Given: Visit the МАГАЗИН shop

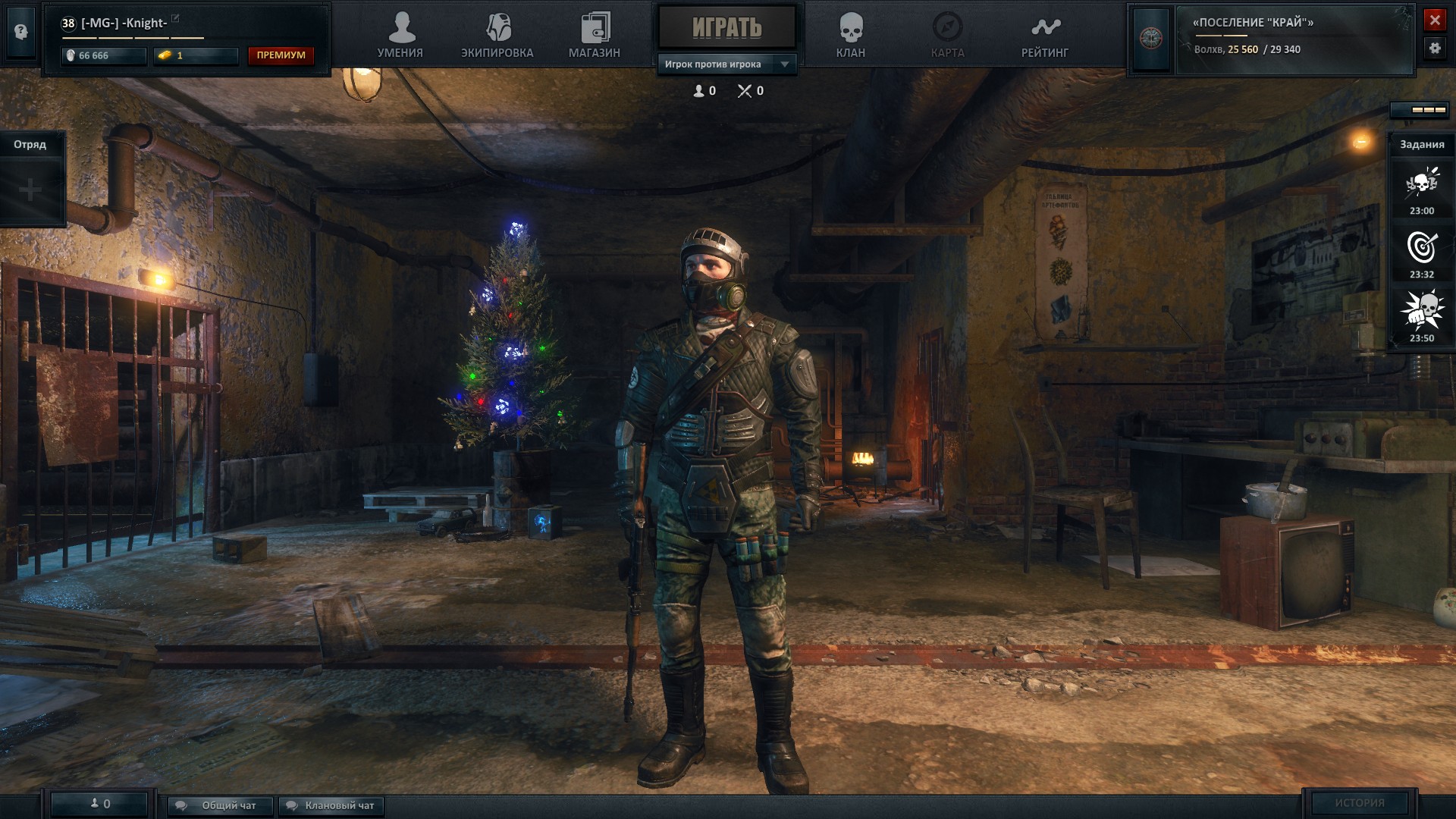Looking at the screenshot, I should click(x=595, y=36).
